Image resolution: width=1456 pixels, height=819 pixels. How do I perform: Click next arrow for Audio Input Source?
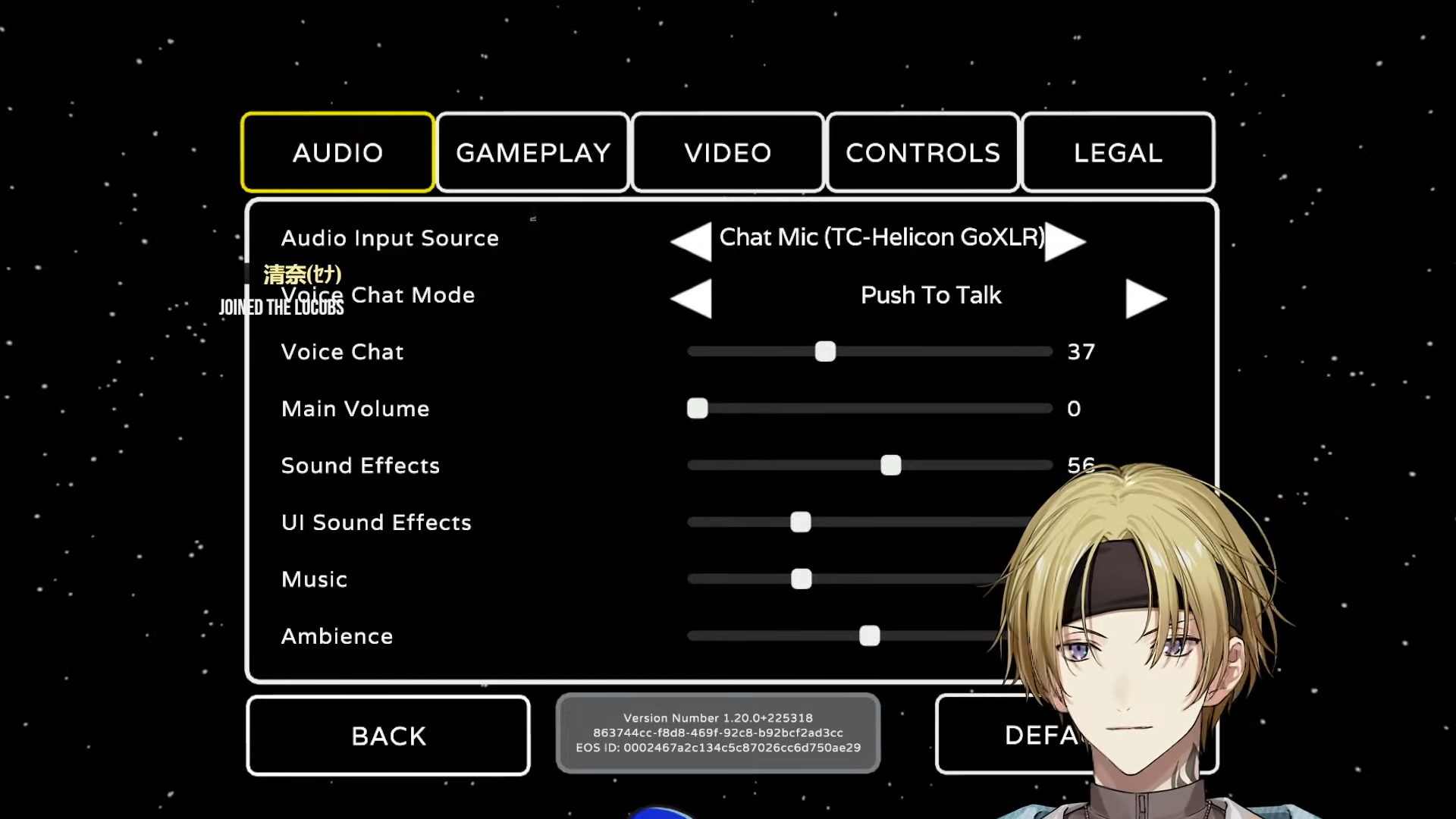point(1065,241)
